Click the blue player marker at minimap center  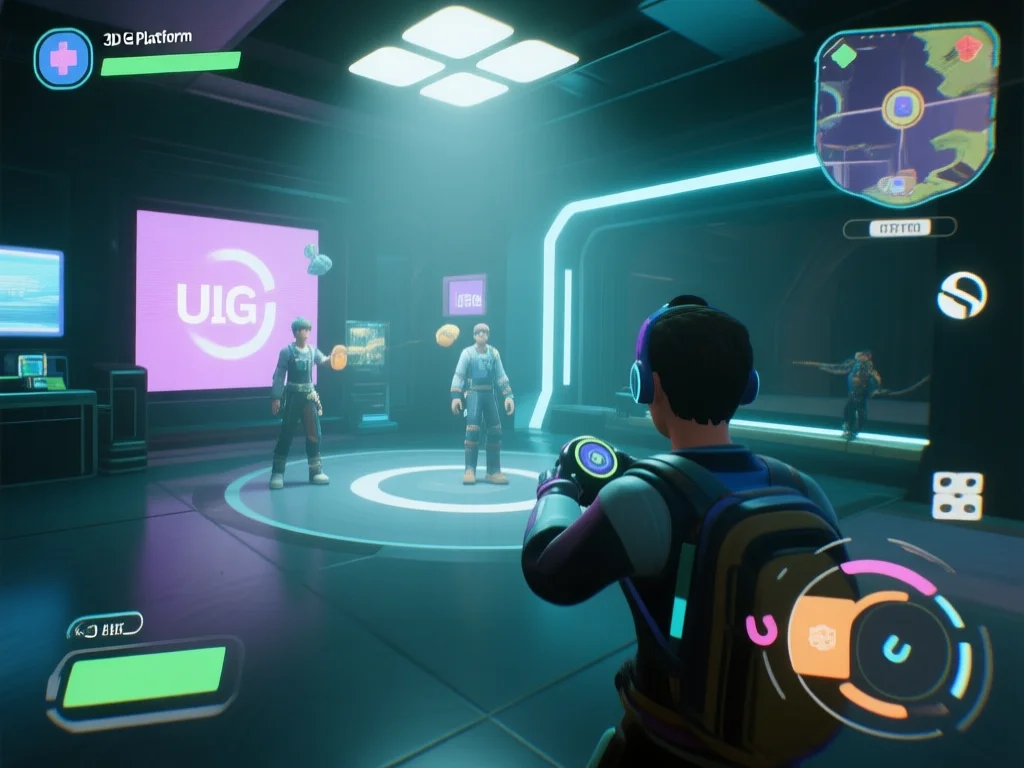905,104
